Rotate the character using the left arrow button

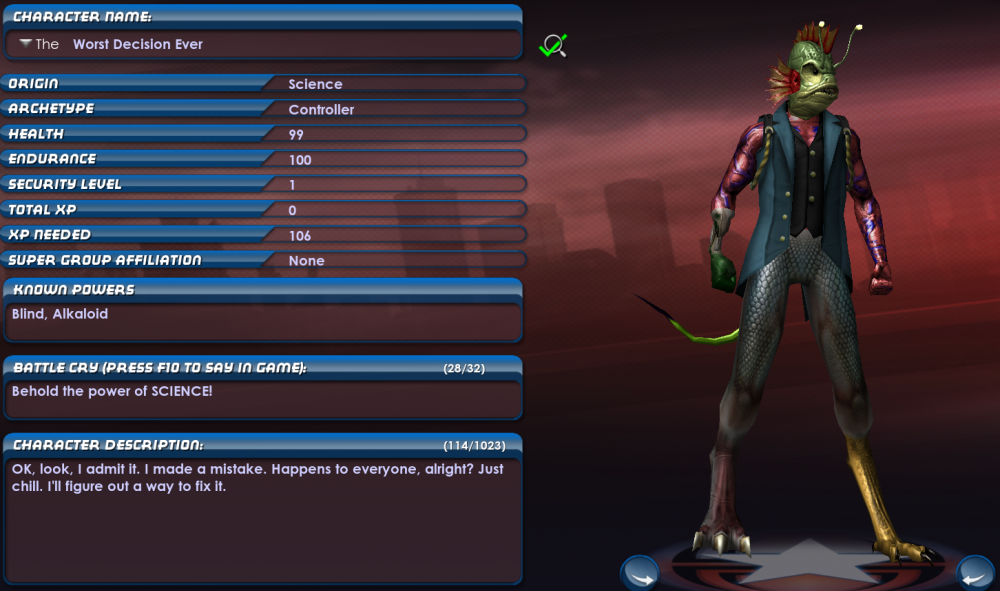[639, 574]
